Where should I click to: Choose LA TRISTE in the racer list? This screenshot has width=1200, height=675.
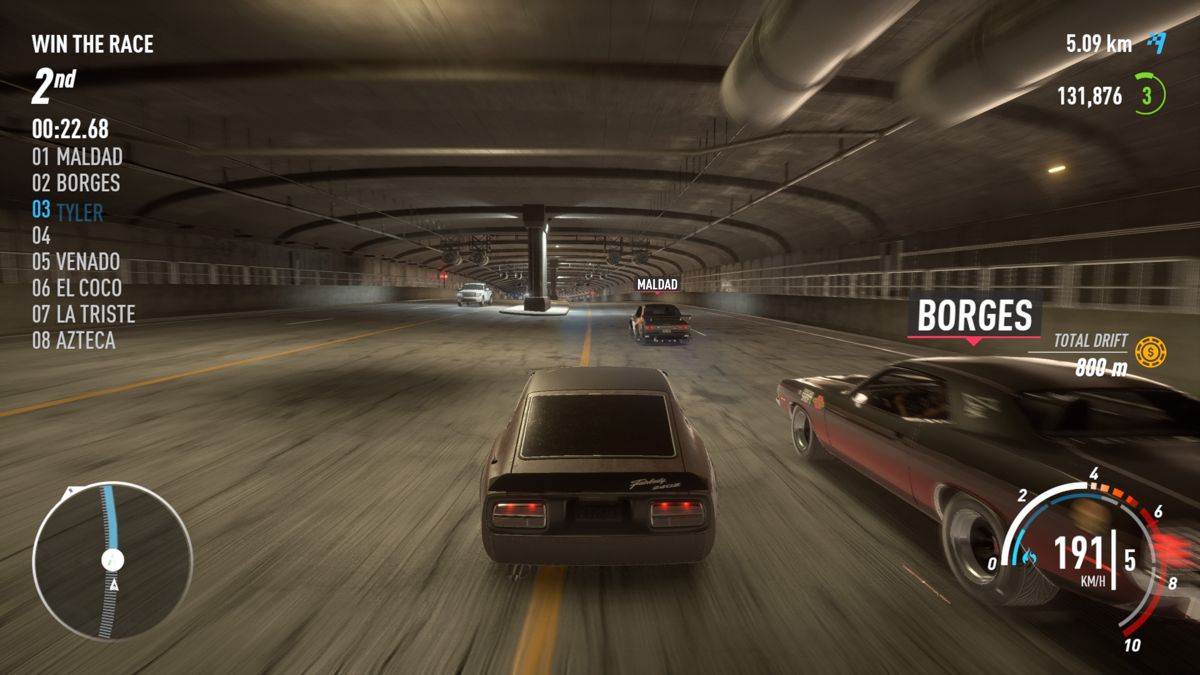(83, 314)
